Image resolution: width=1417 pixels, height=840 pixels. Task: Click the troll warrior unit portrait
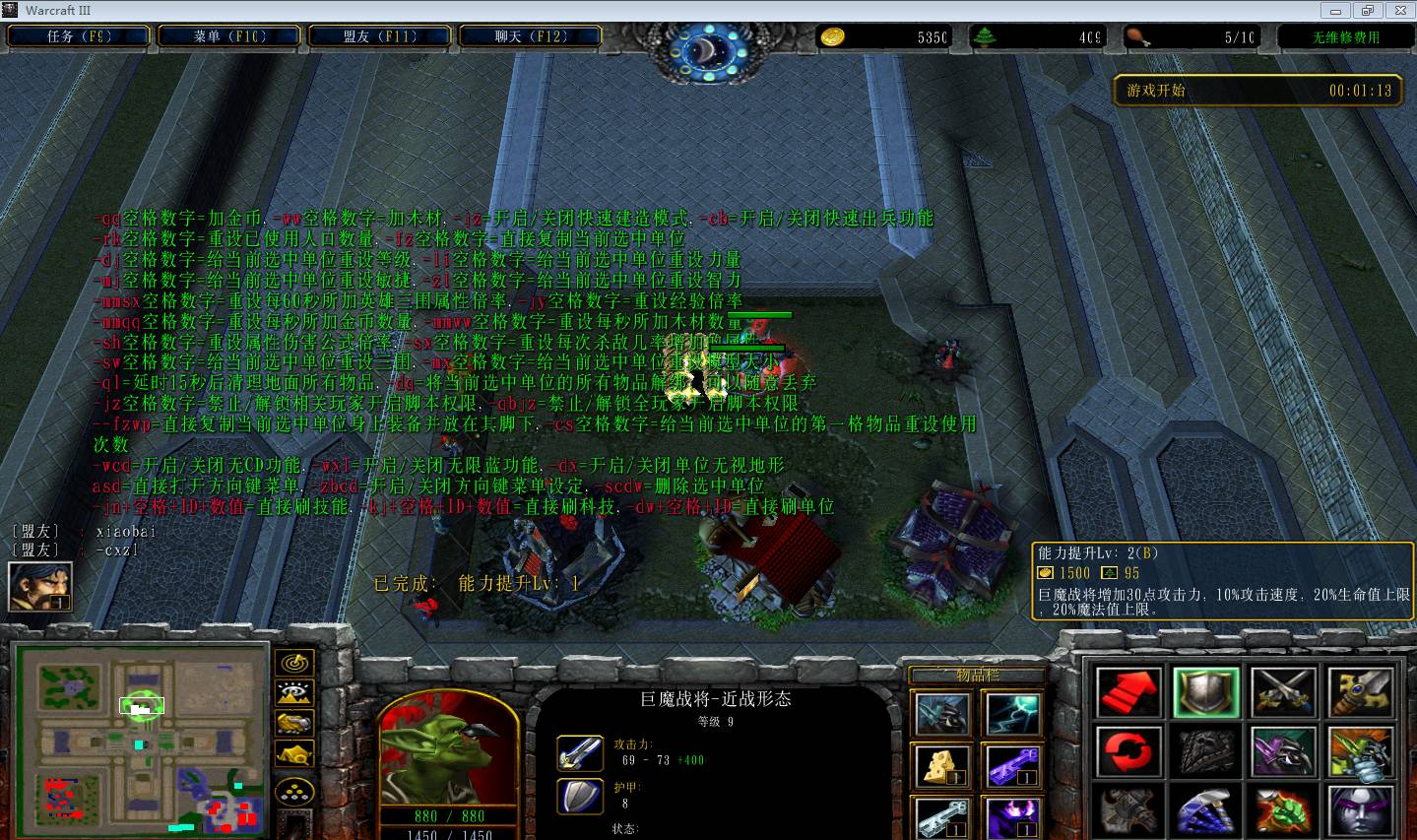(x=448, y=750)
